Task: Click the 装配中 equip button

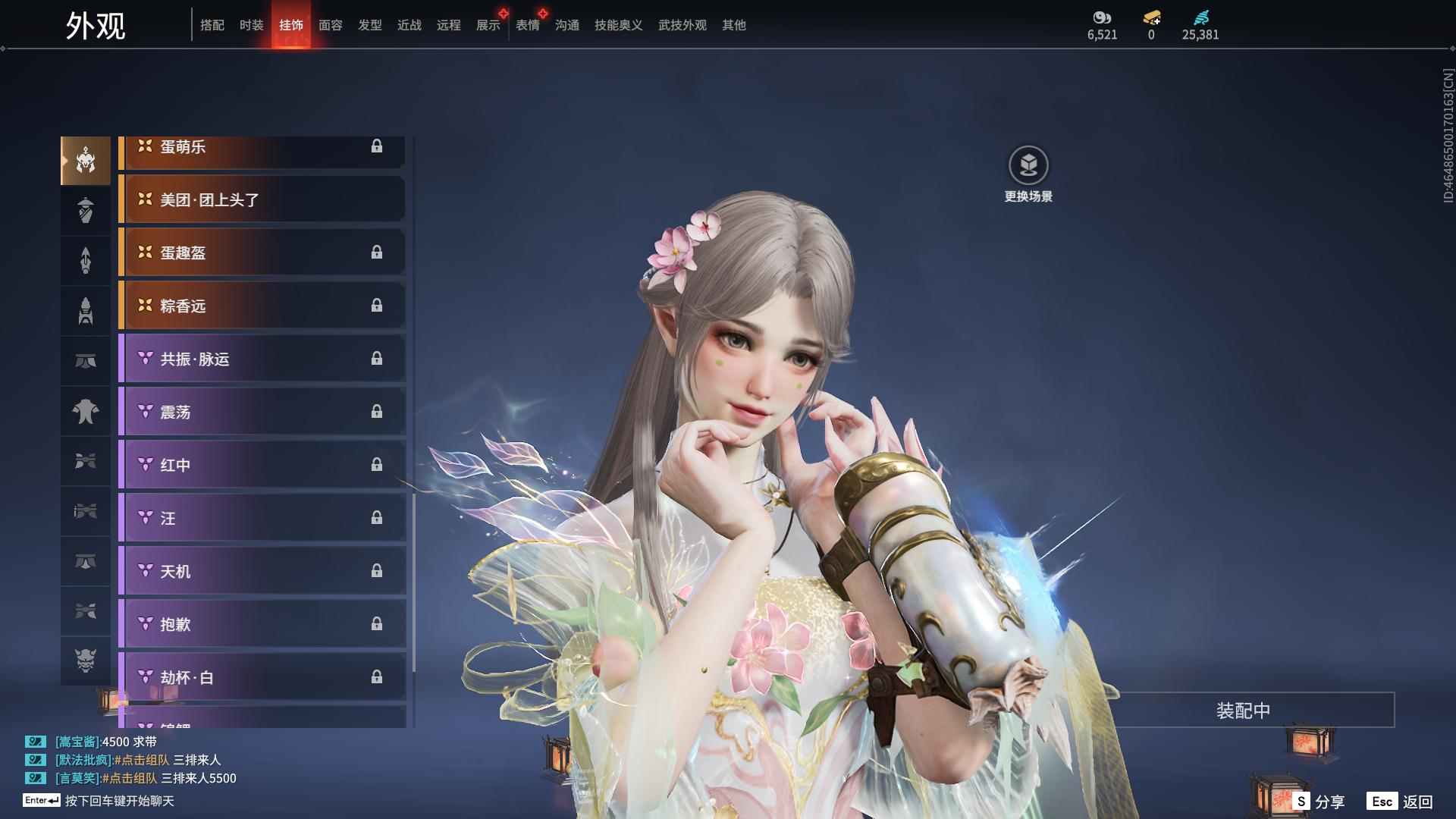Action: pos(1243,711)
